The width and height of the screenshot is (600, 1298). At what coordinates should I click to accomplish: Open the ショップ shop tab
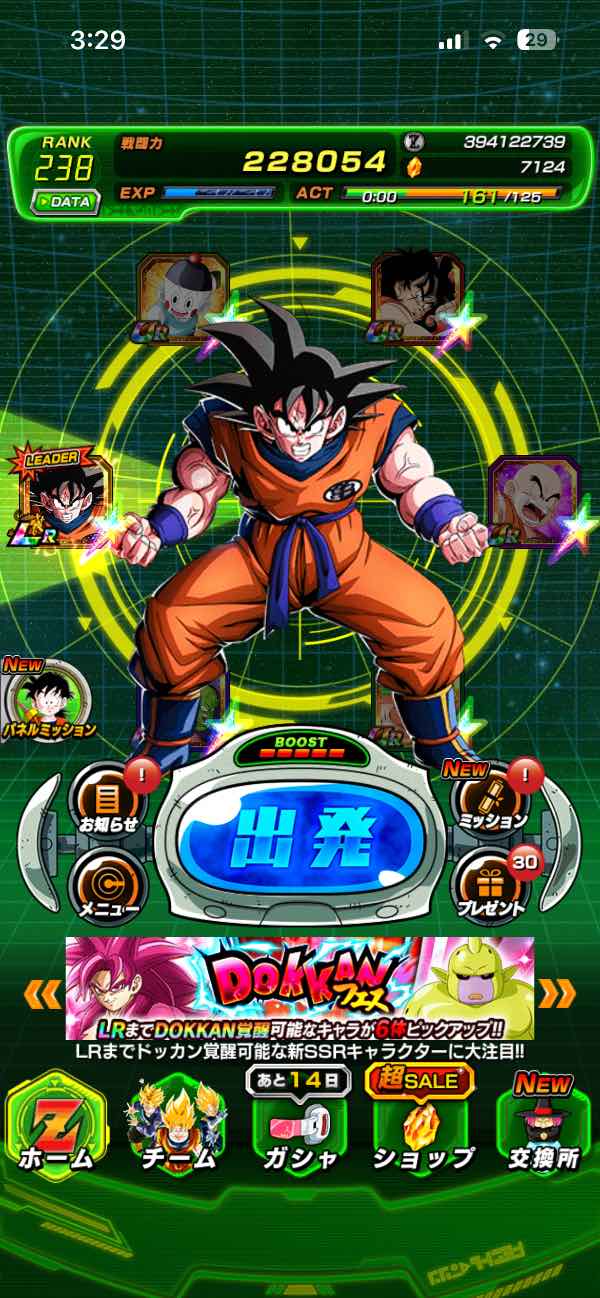422,1123
